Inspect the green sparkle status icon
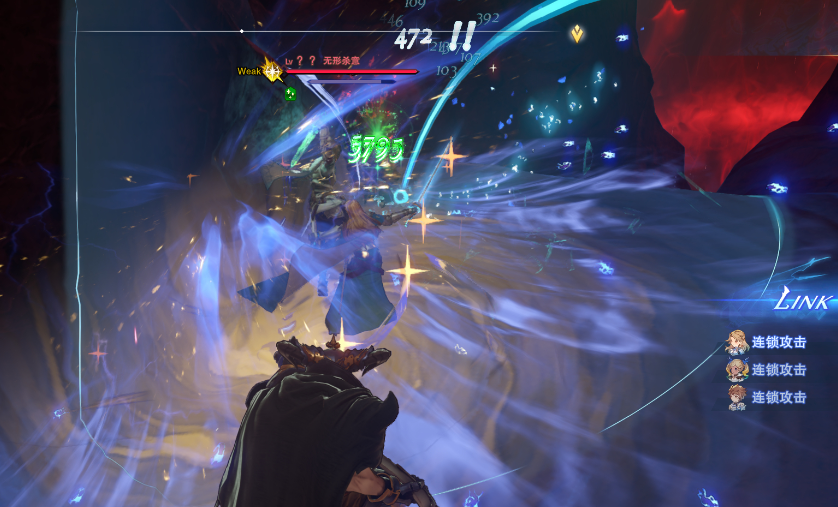This screenshot has width=838, height=507. [290, 94]
